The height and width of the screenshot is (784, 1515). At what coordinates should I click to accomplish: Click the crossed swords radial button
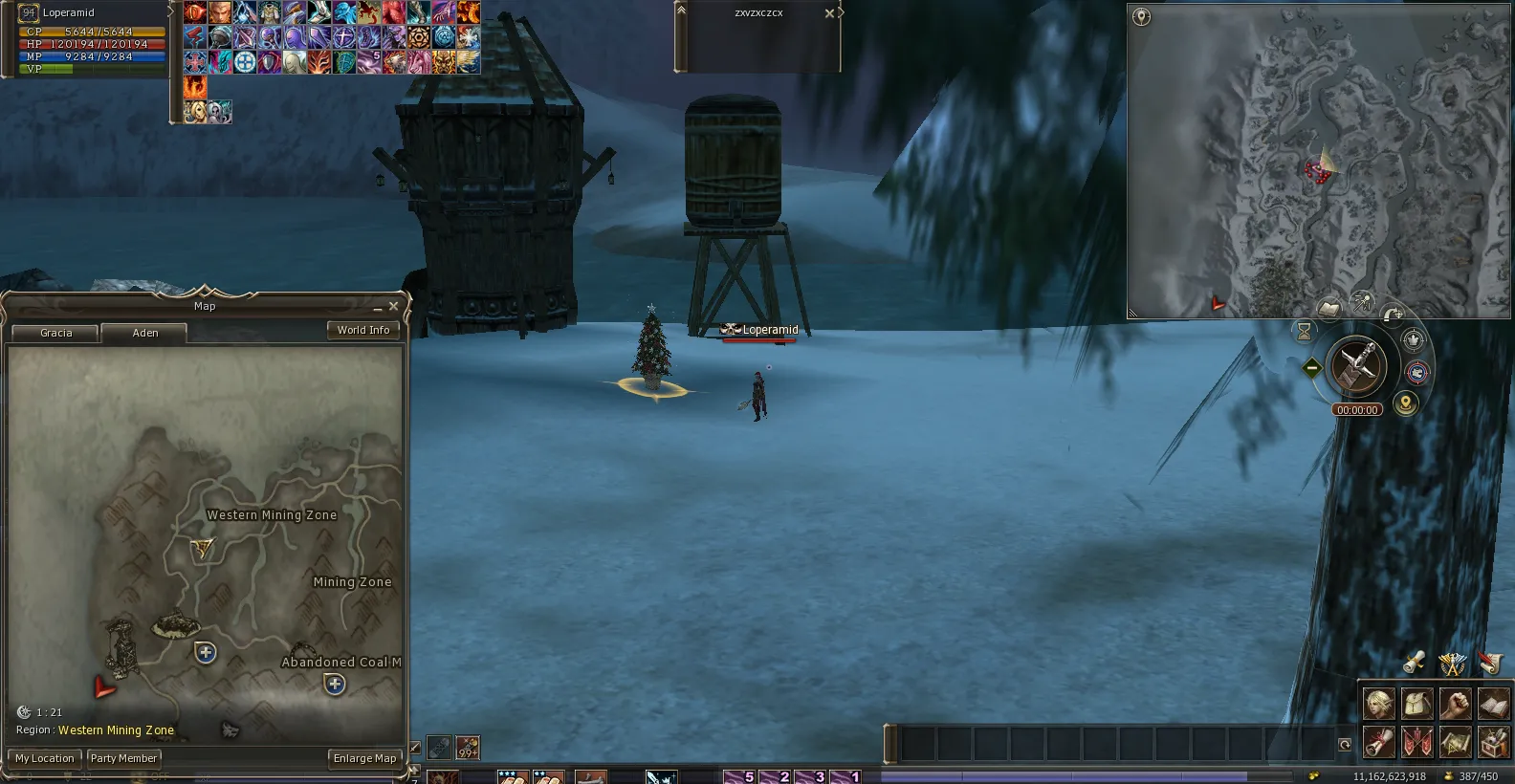1356,364
